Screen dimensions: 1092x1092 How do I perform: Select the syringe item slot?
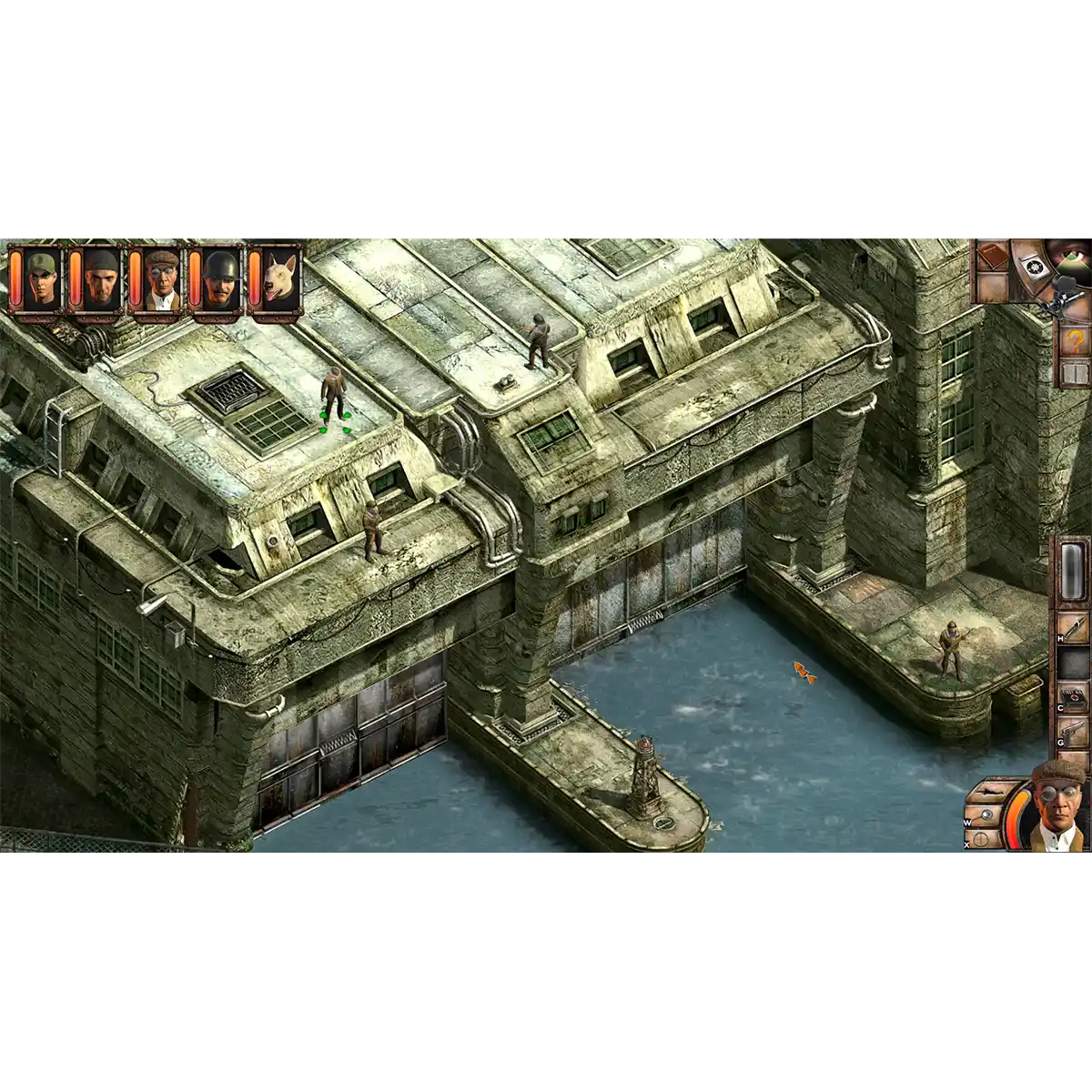(x=1074, y=627)
